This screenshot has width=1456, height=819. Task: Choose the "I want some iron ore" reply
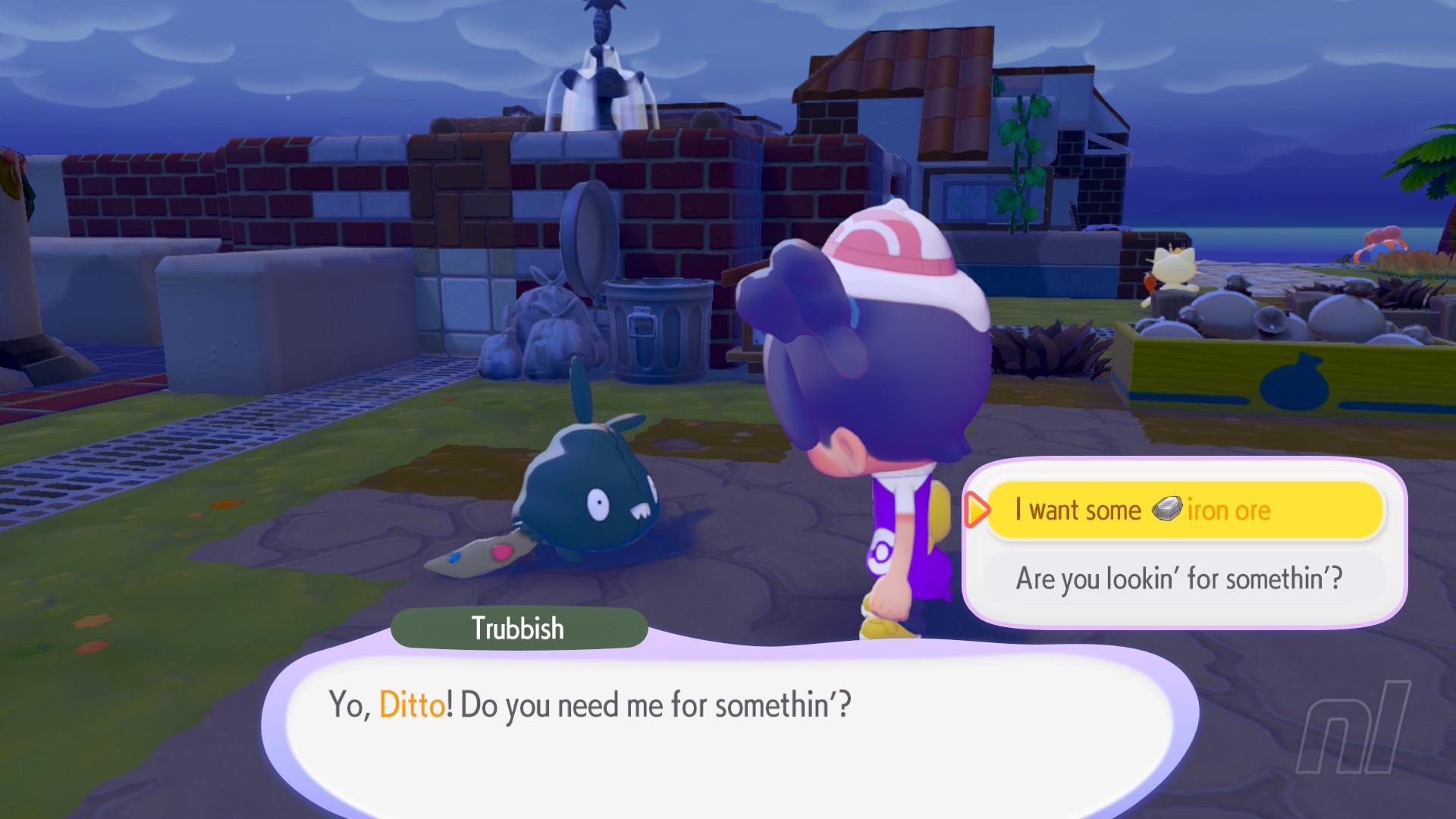pyautogui.click(x=1185, y=510)
